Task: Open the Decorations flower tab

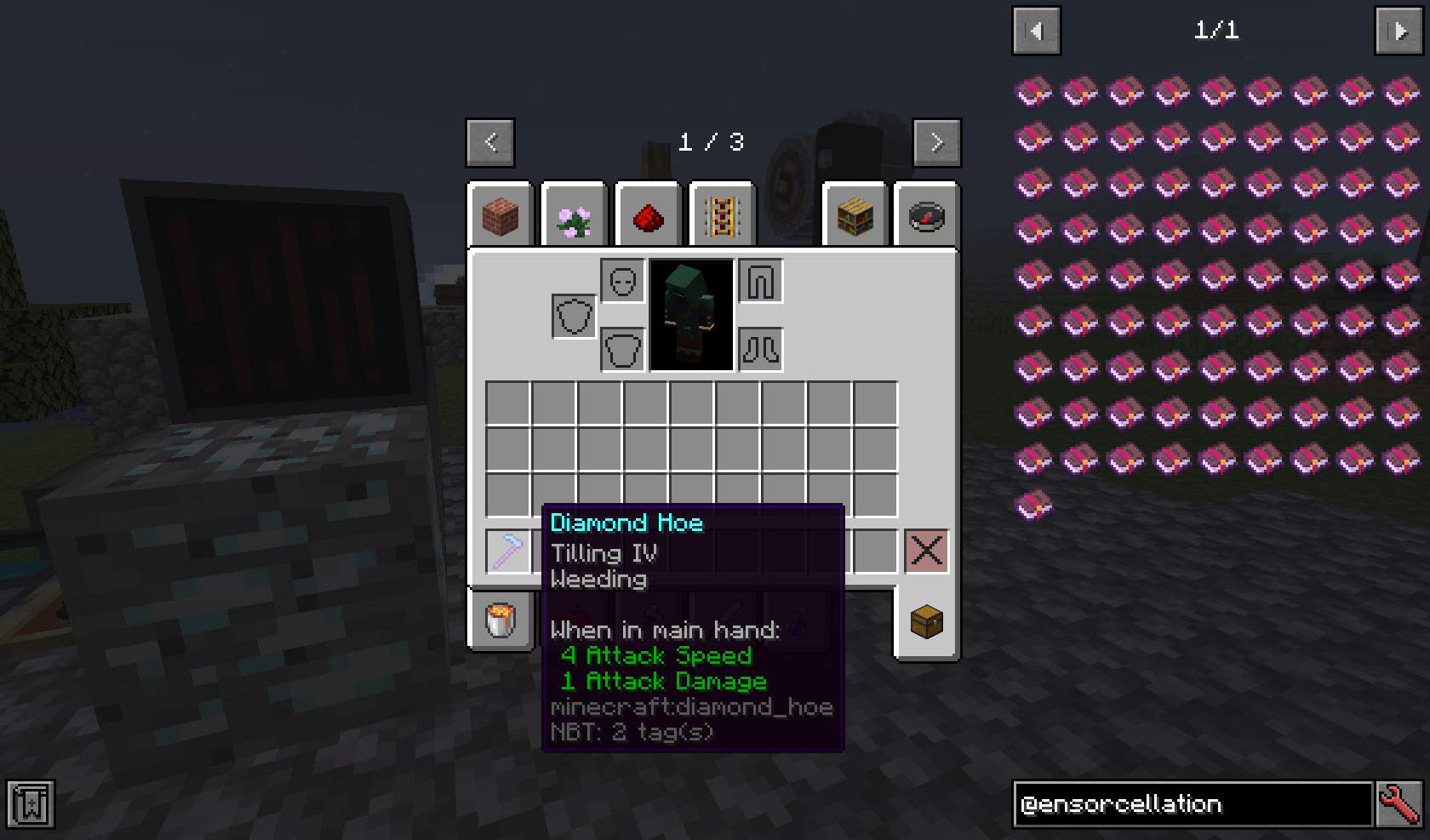Action: pyautogui.click(x=574, y=214)
